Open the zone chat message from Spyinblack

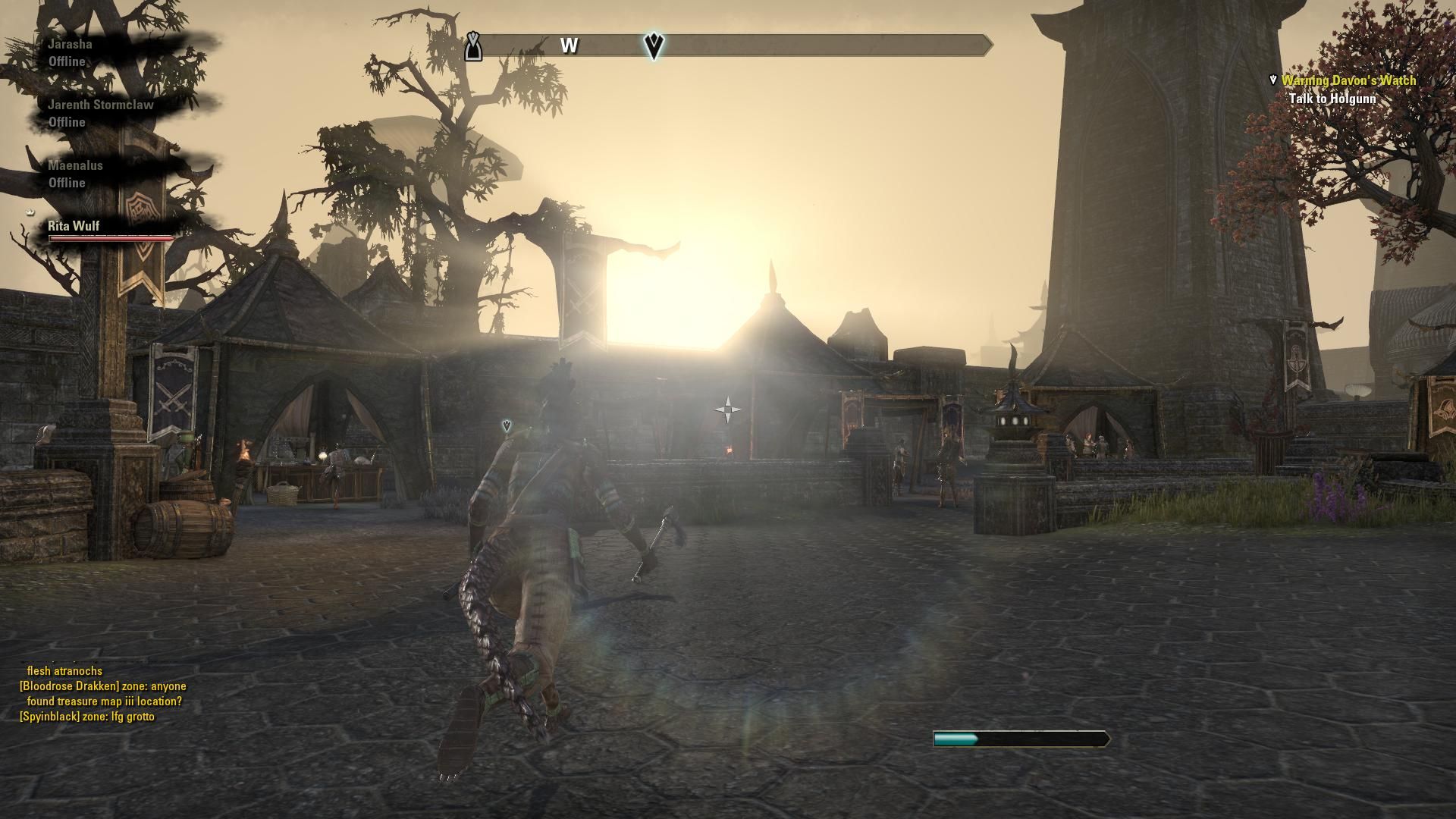point(87,717)
